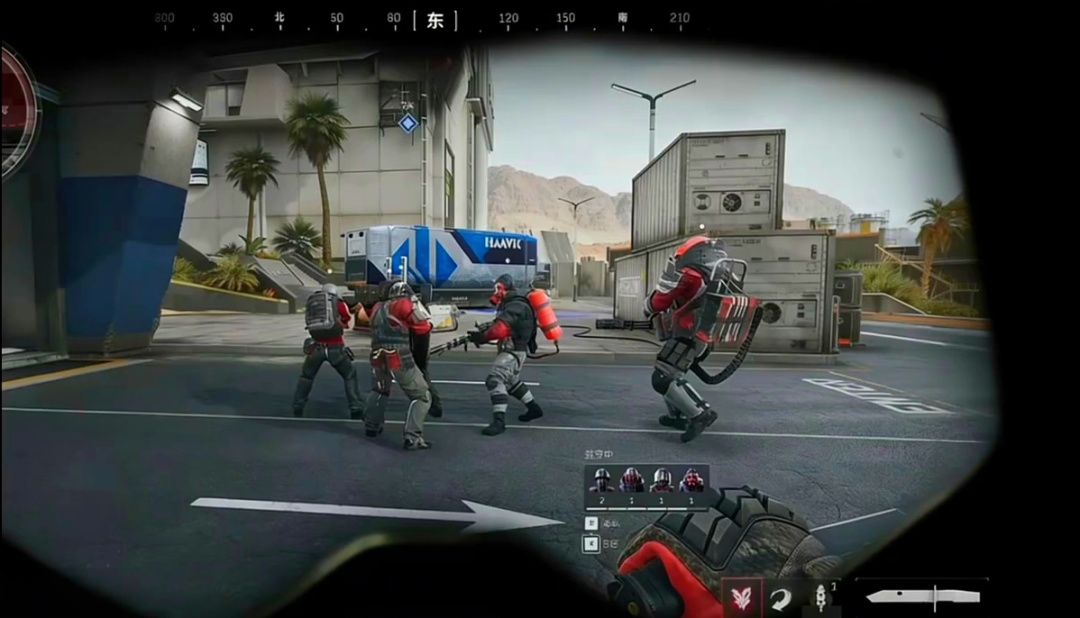This screenshot has width=1080, height=618.
Task: Use the curved arrow ability icon
Action: [780, 598]
